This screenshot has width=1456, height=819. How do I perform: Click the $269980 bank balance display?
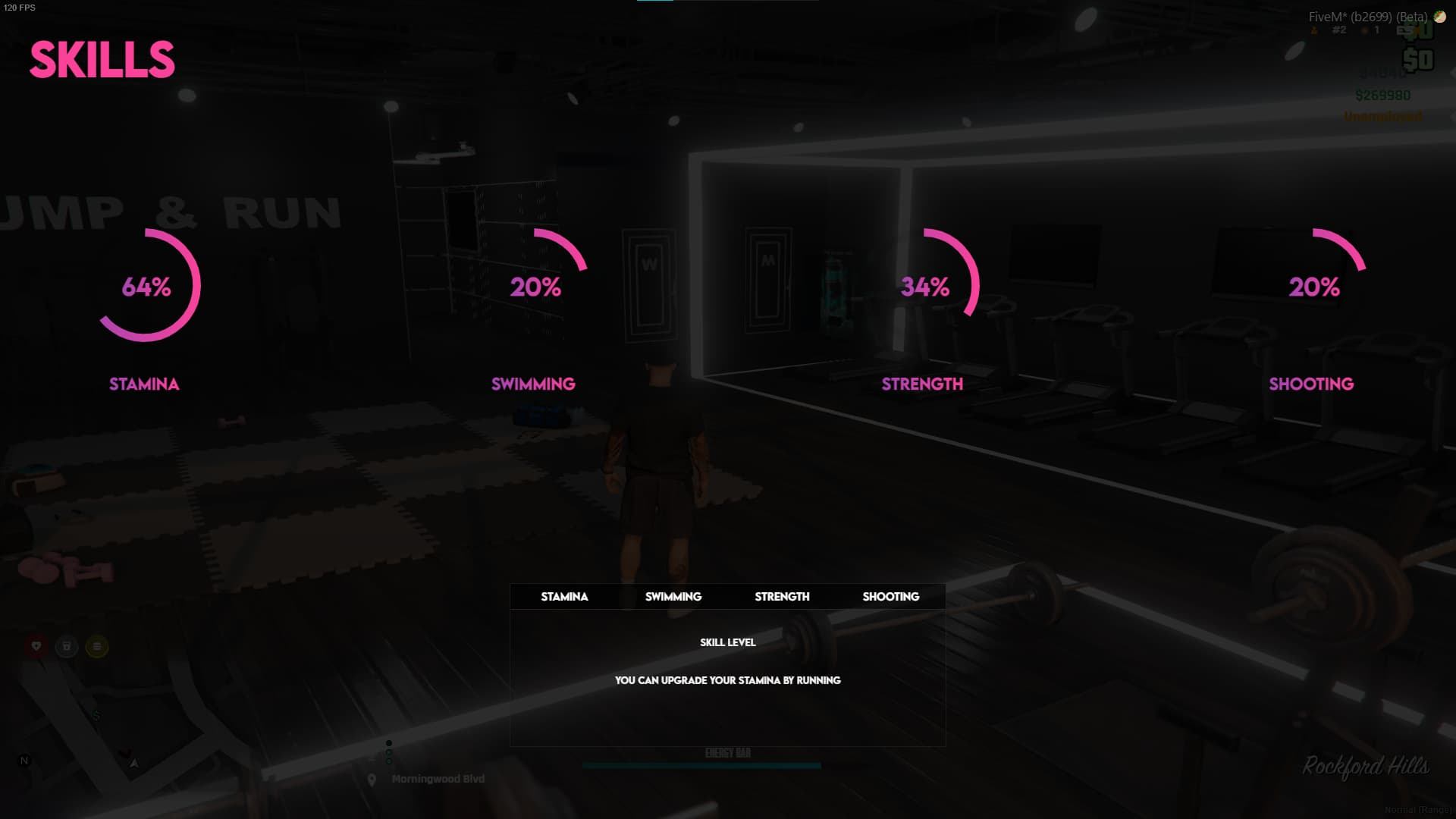click(x=1382, y=96)
